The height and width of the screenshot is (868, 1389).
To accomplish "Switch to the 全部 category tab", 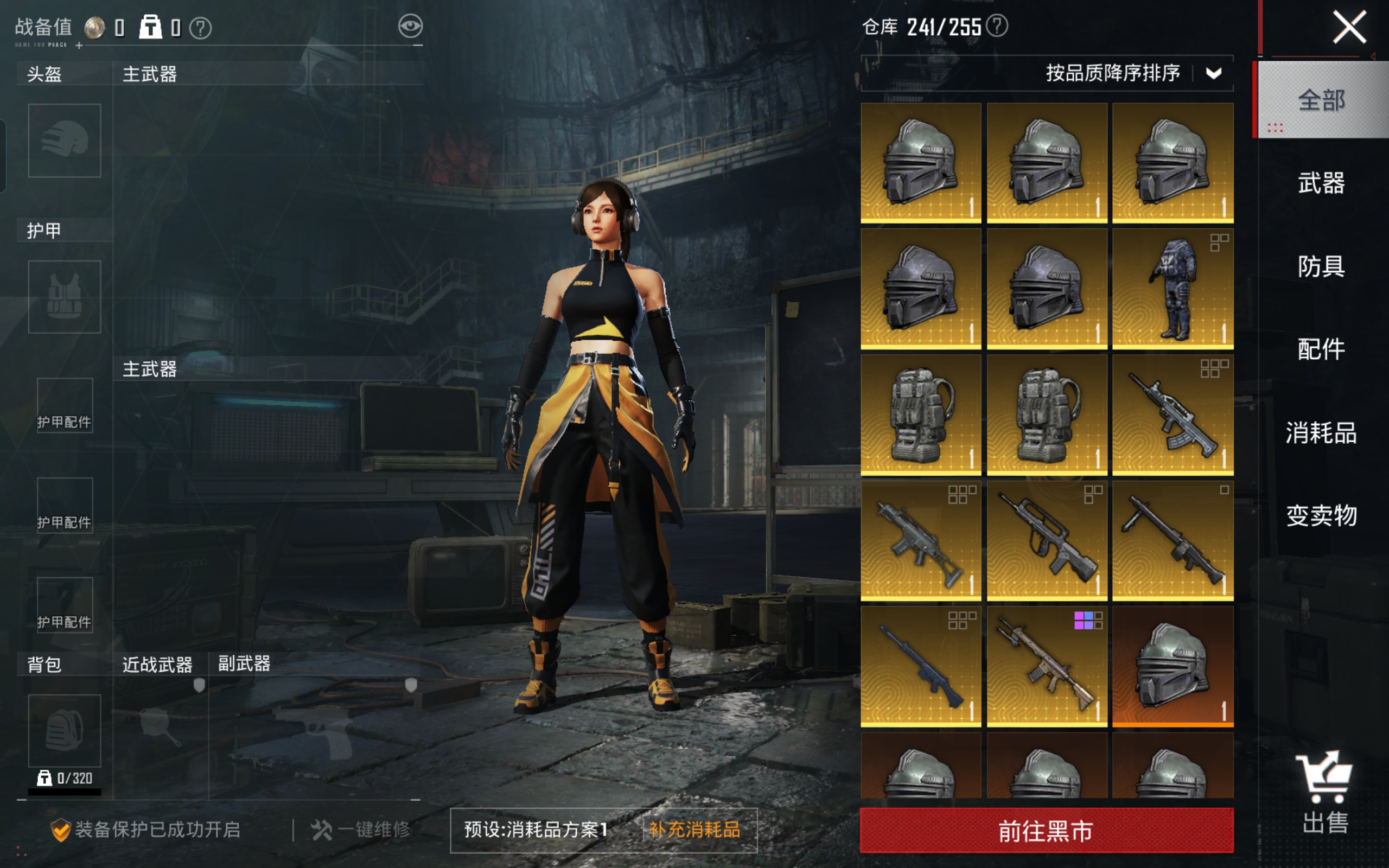I will (x=1321, y=100).
